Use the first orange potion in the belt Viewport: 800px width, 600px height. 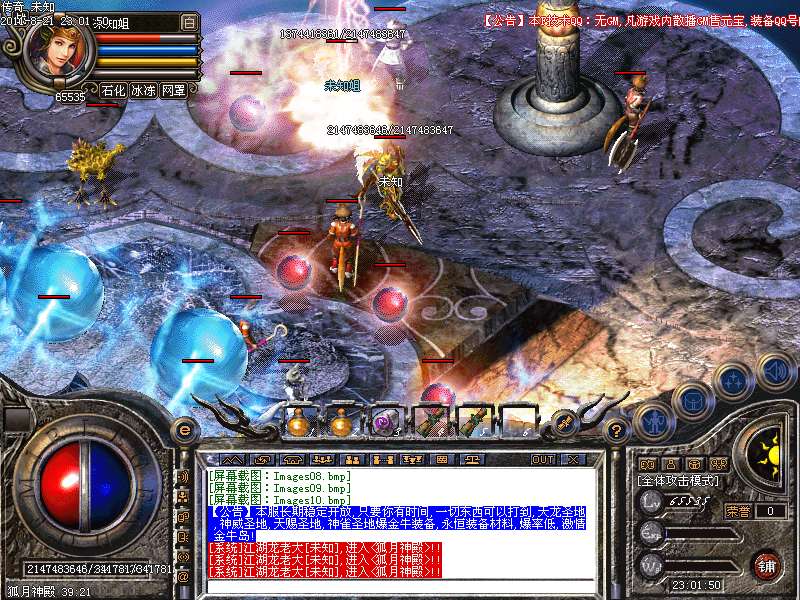pyautogui.click(x=297, y=422)
